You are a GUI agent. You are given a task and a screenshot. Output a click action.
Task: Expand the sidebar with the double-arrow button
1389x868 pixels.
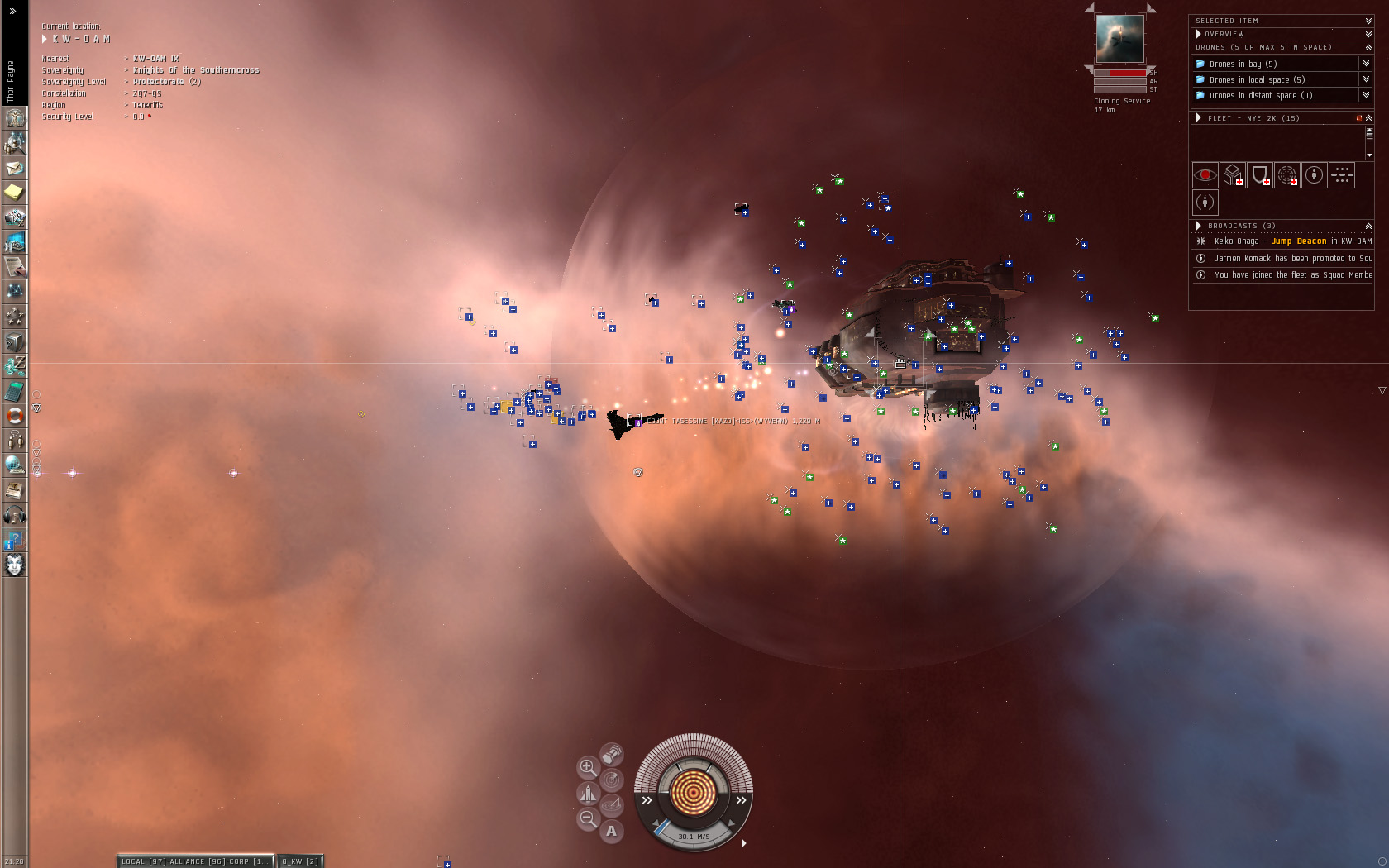point(12,11)
